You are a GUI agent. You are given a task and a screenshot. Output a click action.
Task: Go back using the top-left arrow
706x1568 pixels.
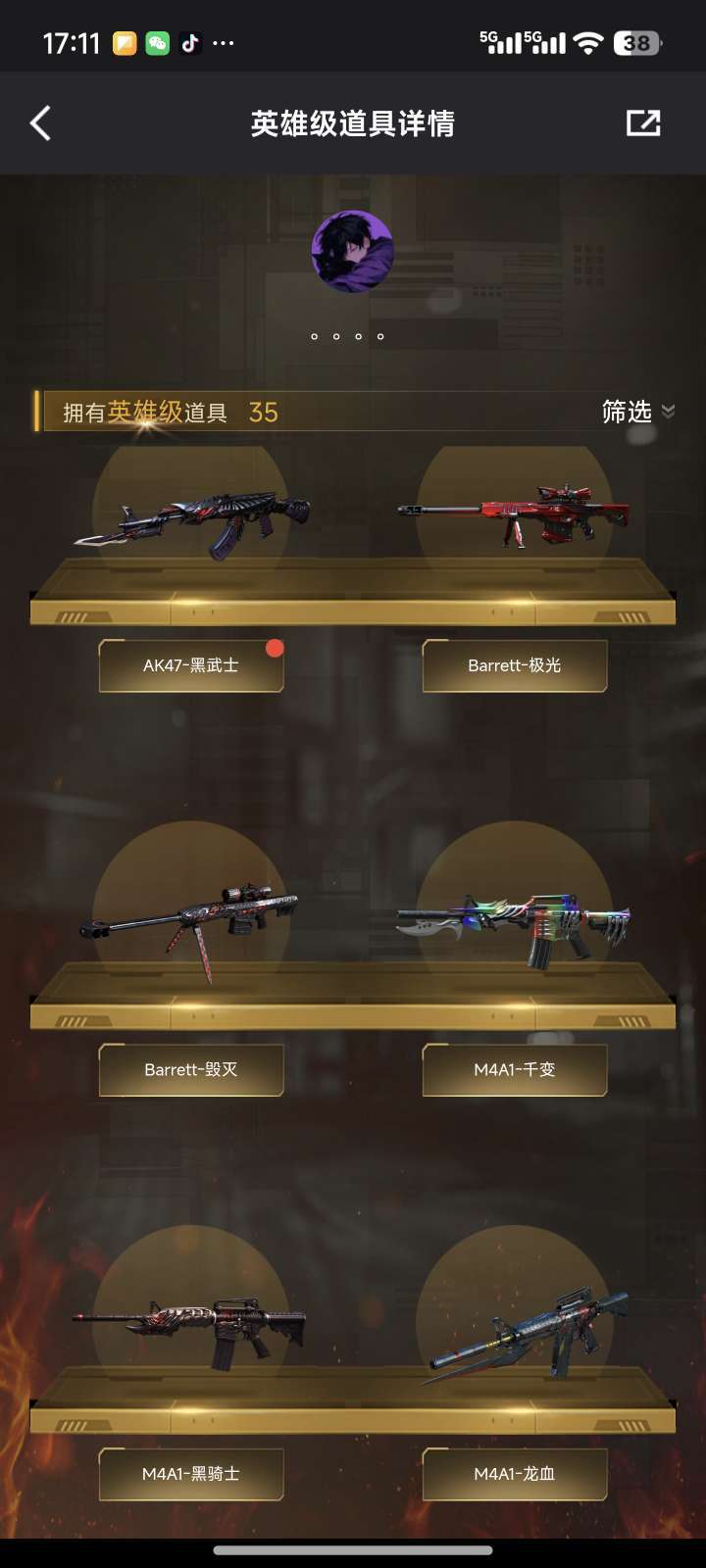click(x=40, y=123)
